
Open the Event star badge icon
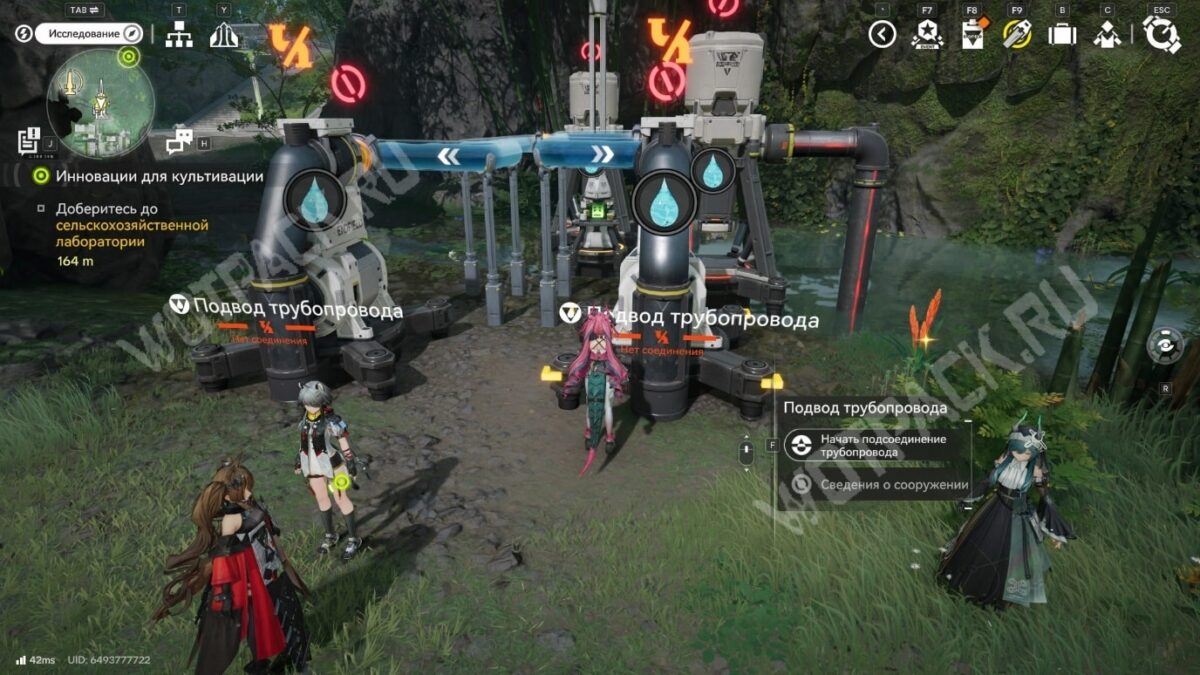point(927,35)
